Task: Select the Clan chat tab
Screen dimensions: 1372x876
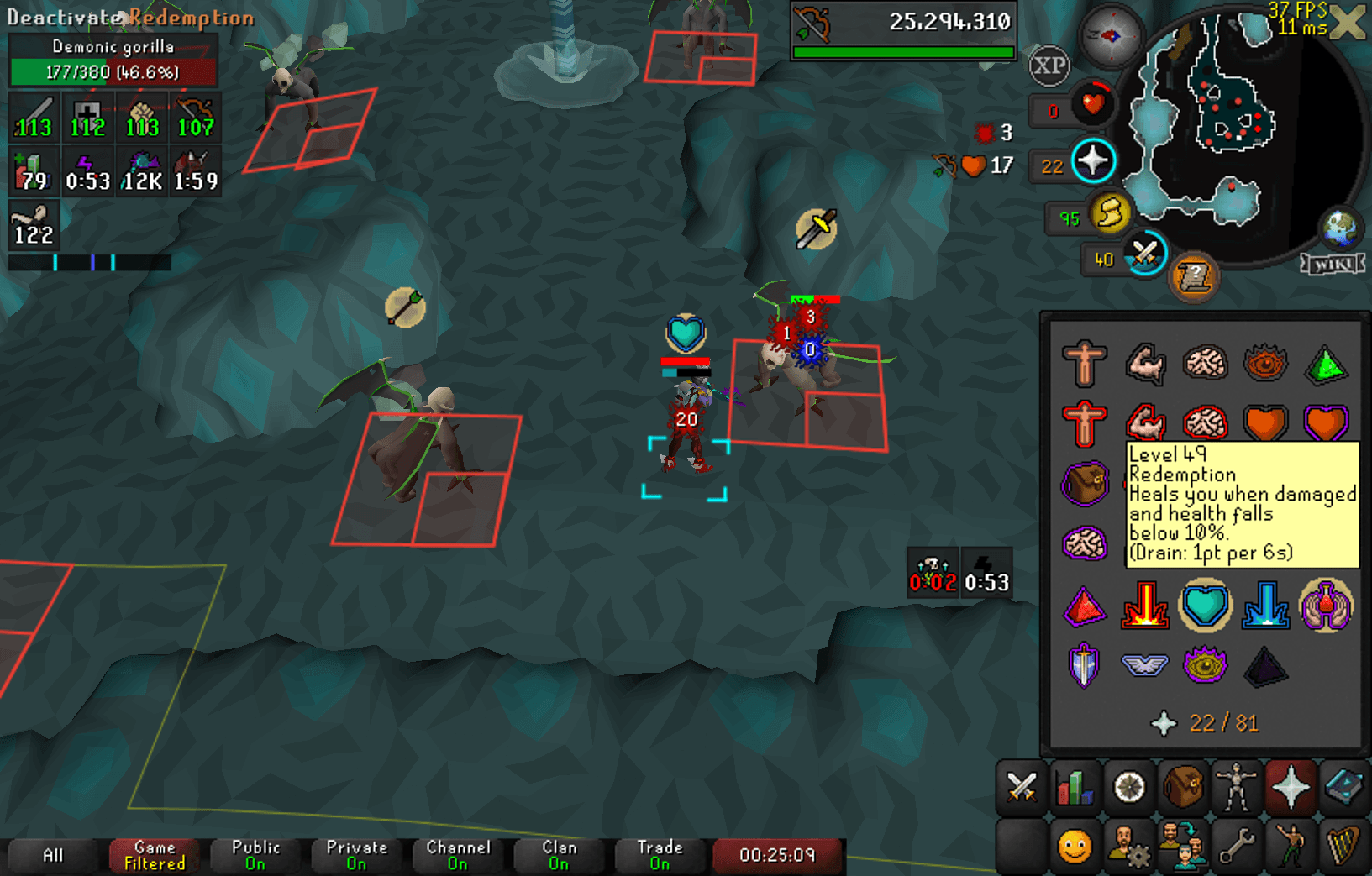Action: pos(559,855)
